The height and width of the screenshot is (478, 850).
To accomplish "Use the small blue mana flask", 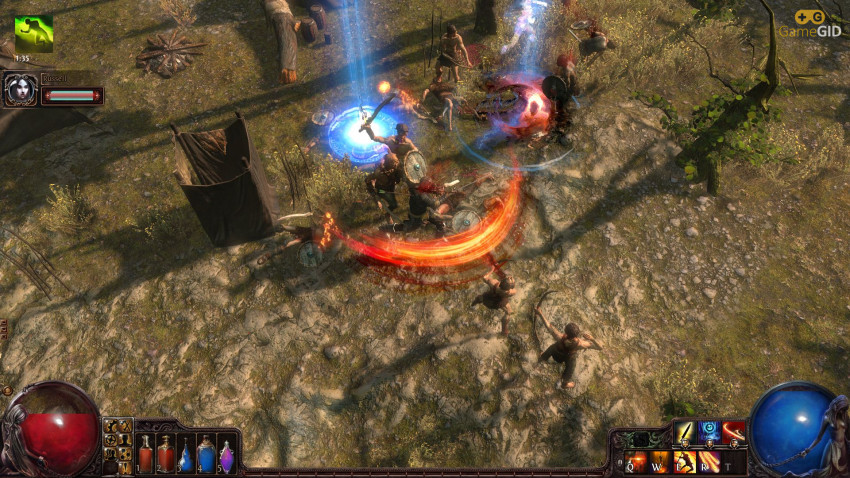I will (x=186, y=456).
